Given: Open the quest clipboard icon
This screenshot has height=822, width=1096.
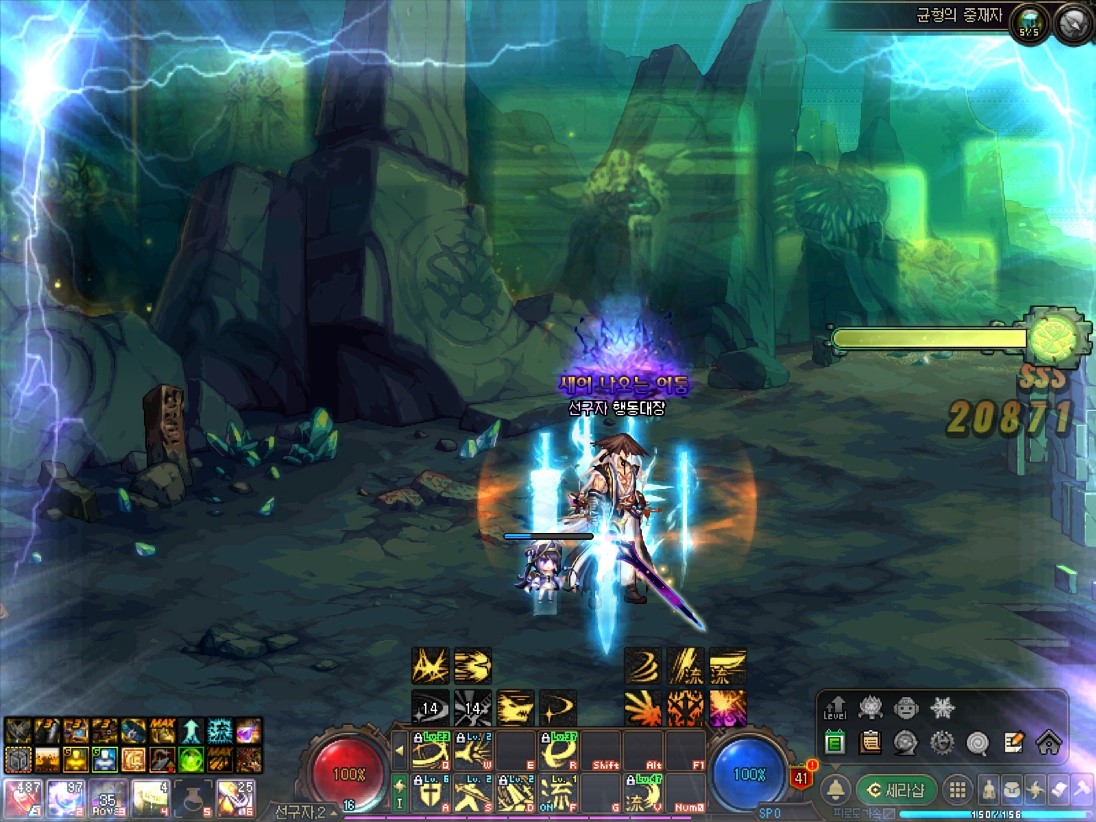Looking at the screenshot, I should coord(870,742).
